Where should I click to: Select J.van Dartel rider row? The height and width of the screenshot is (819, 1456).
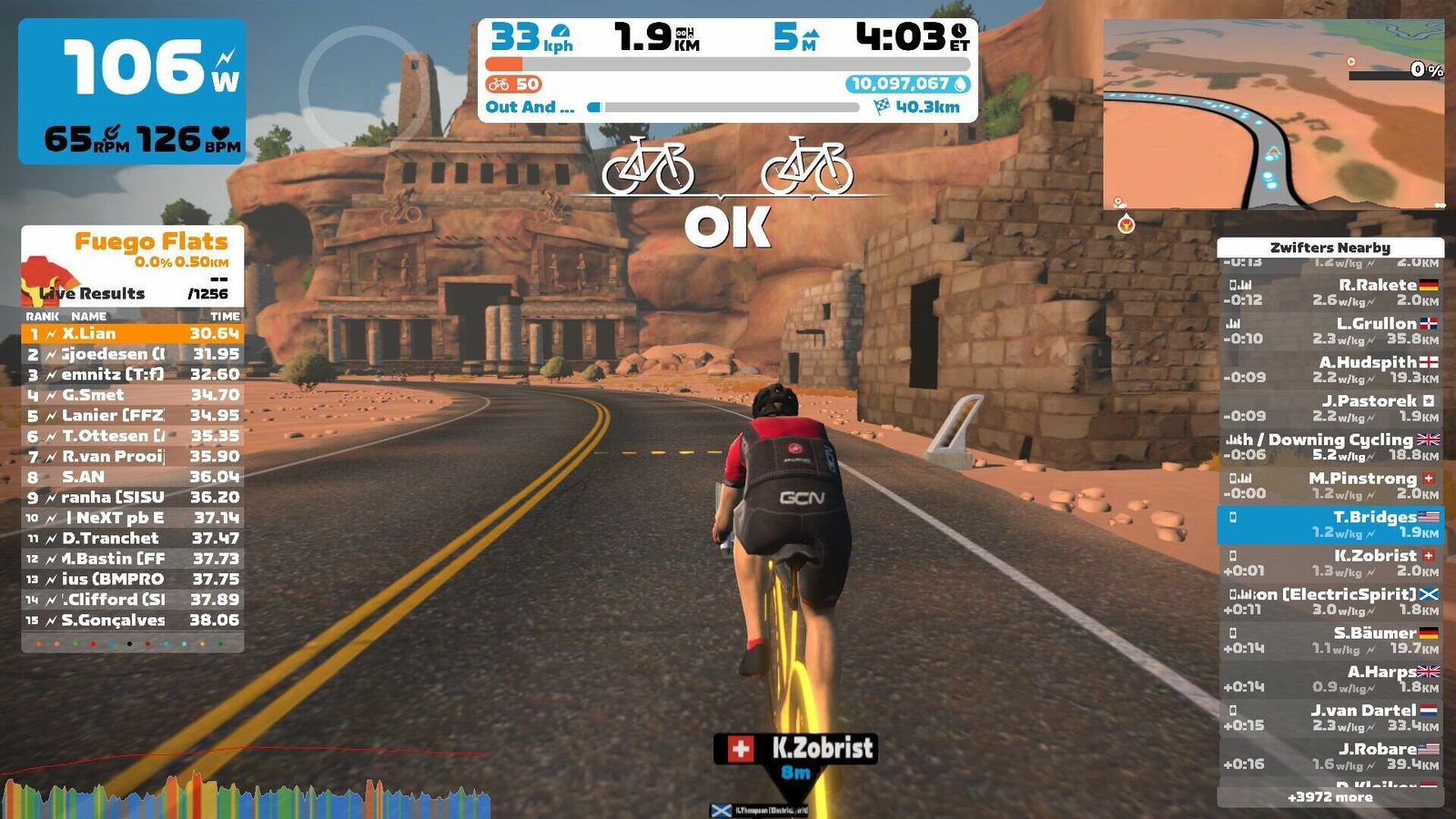click(x=1330, y=717)
